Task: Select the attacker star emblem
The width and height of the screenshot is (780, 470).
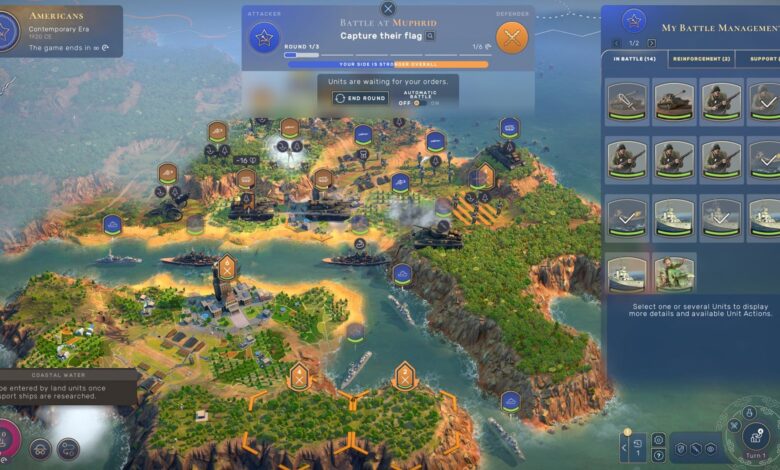Action: click(x=264, y=38)
